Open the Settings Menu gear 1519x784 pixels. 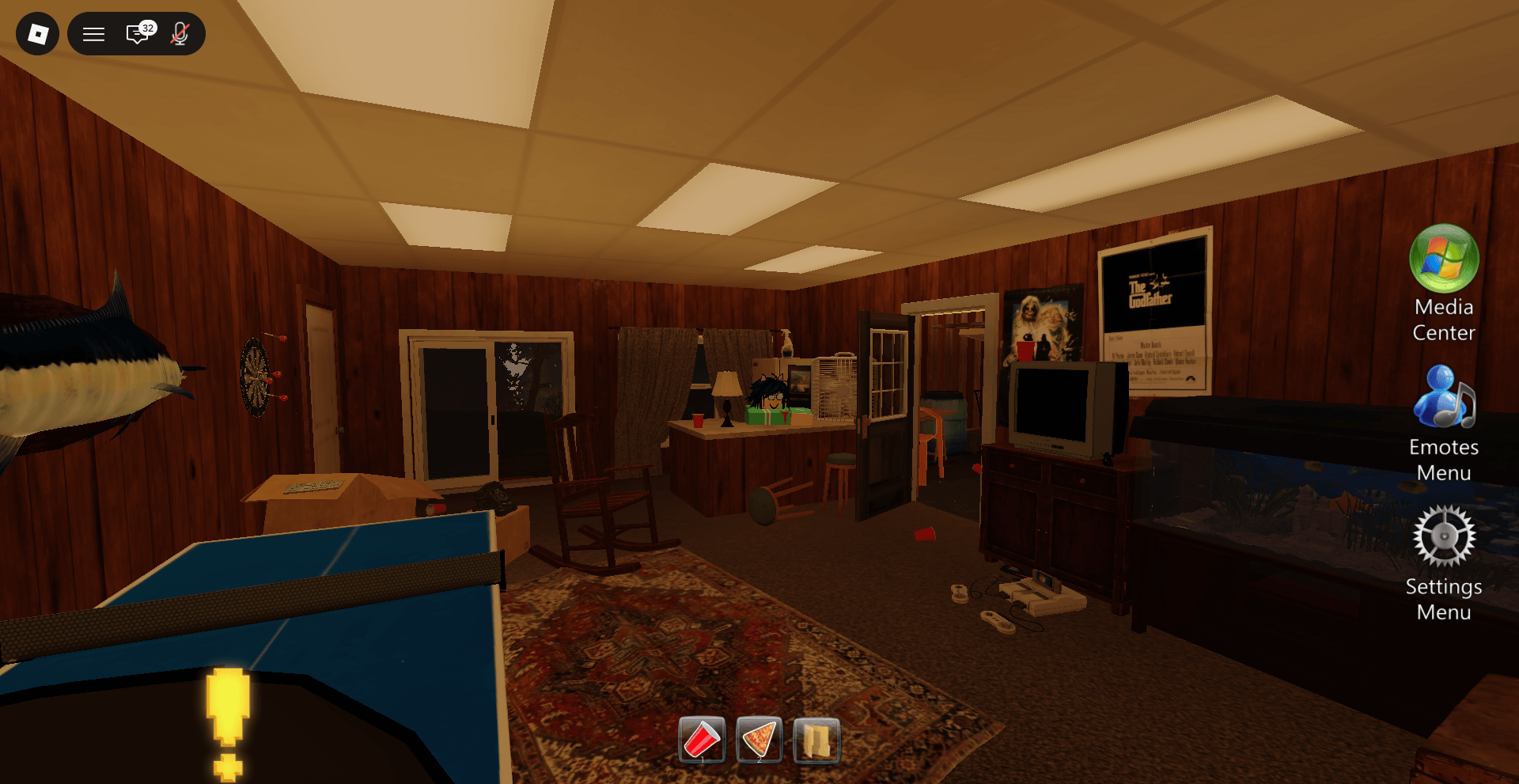1444,537
